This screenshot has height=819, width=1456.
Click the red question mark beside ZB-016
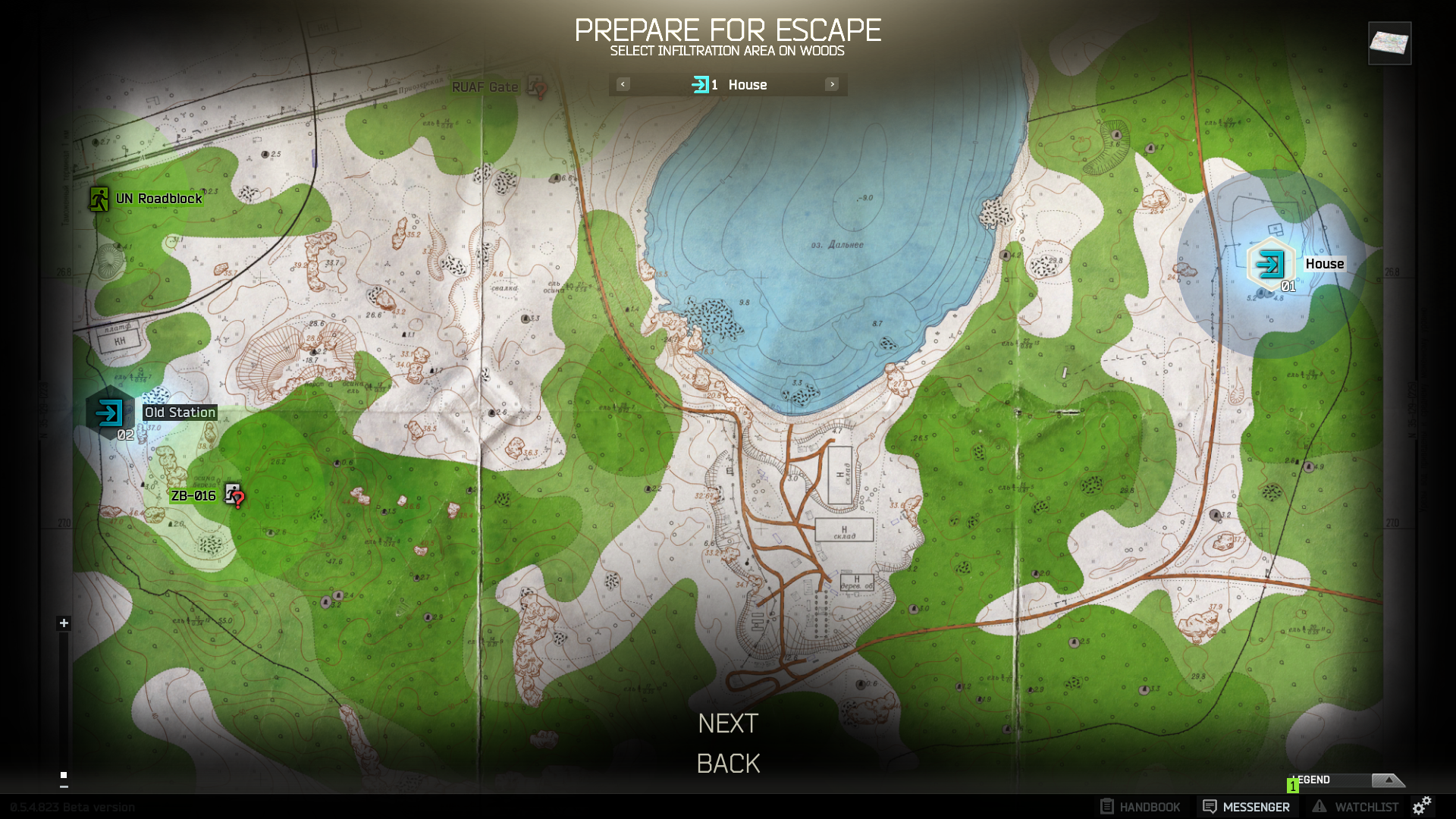(x=238, y=500)
